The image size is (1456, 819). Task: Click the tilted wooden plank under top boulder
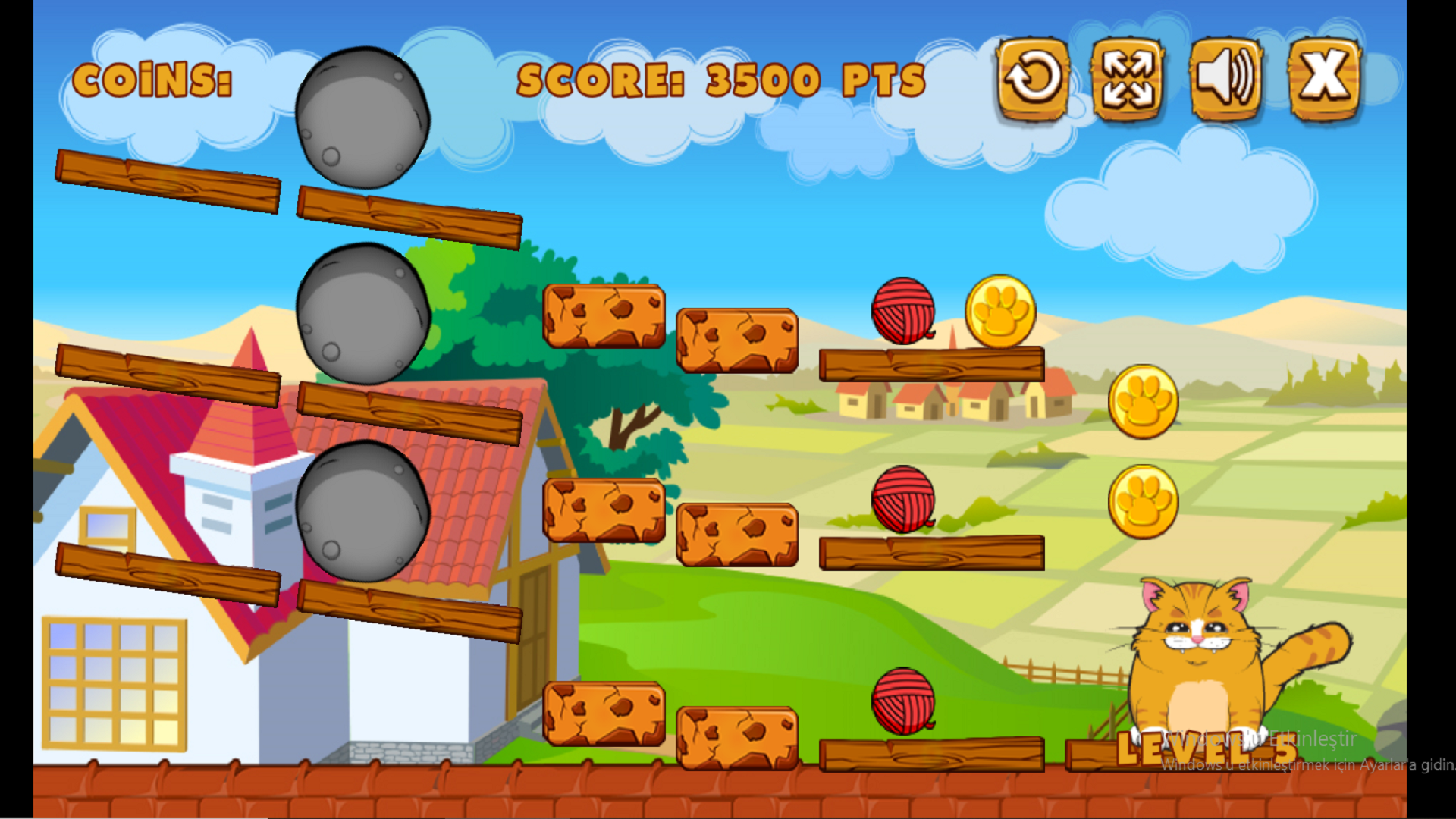409,212
